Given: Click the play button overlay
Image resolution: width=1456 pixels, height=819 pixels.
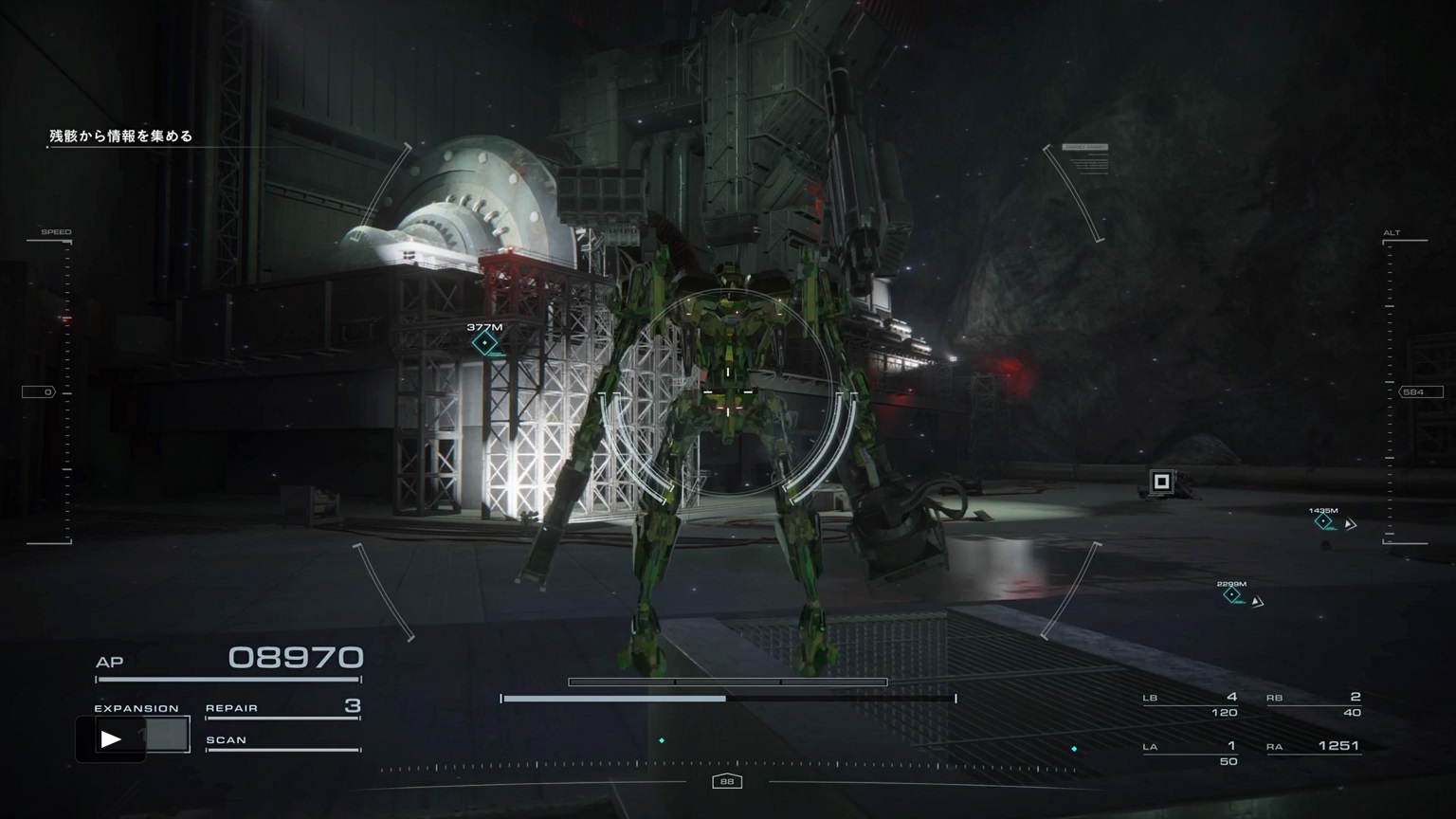Looking at the screenshot, I should [x=111, y=738].
